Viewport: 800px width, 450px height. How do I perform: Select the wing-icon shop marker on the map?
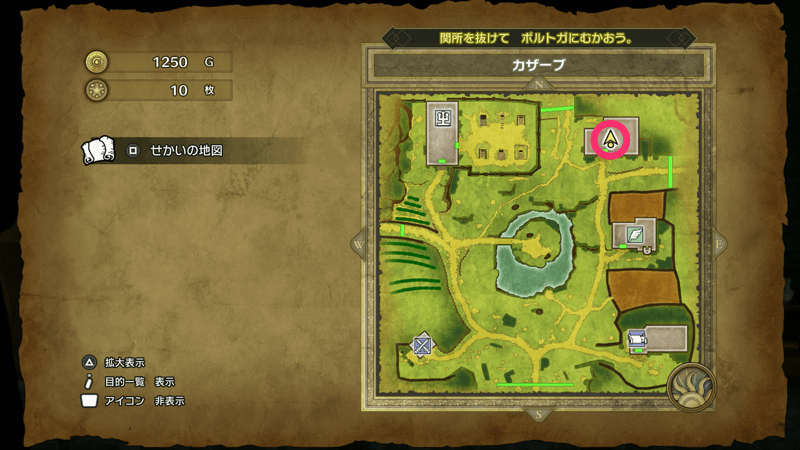click(x=634, y=235)
